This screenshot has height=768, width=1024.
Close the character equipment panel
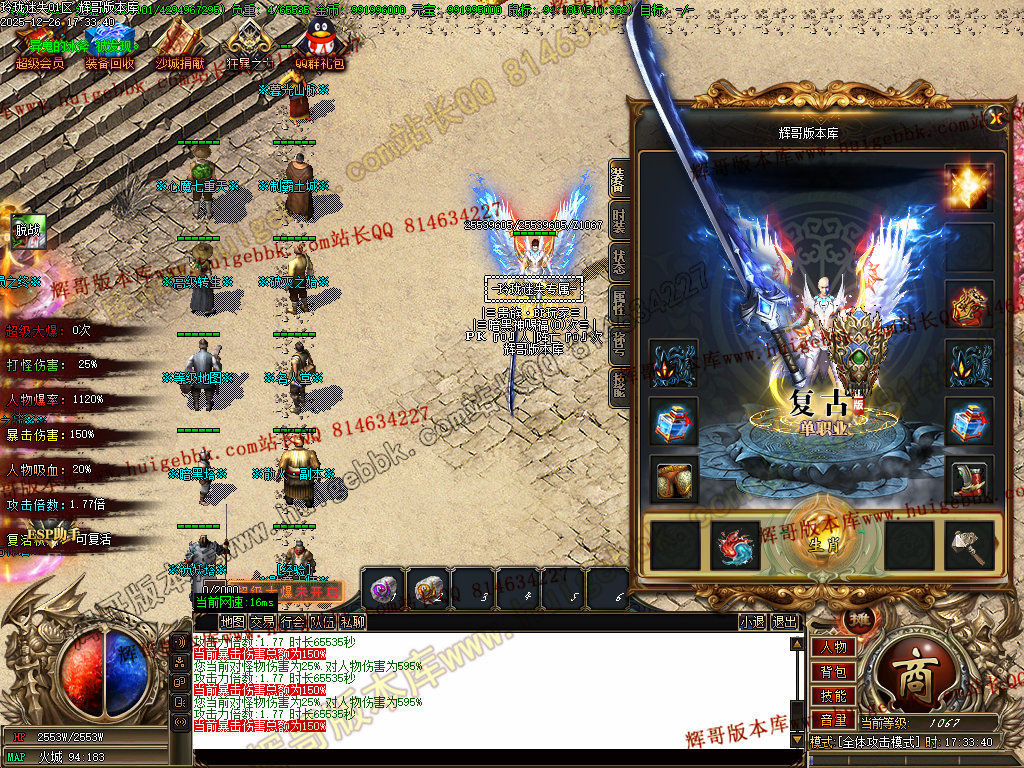click(x=995, y=118)
